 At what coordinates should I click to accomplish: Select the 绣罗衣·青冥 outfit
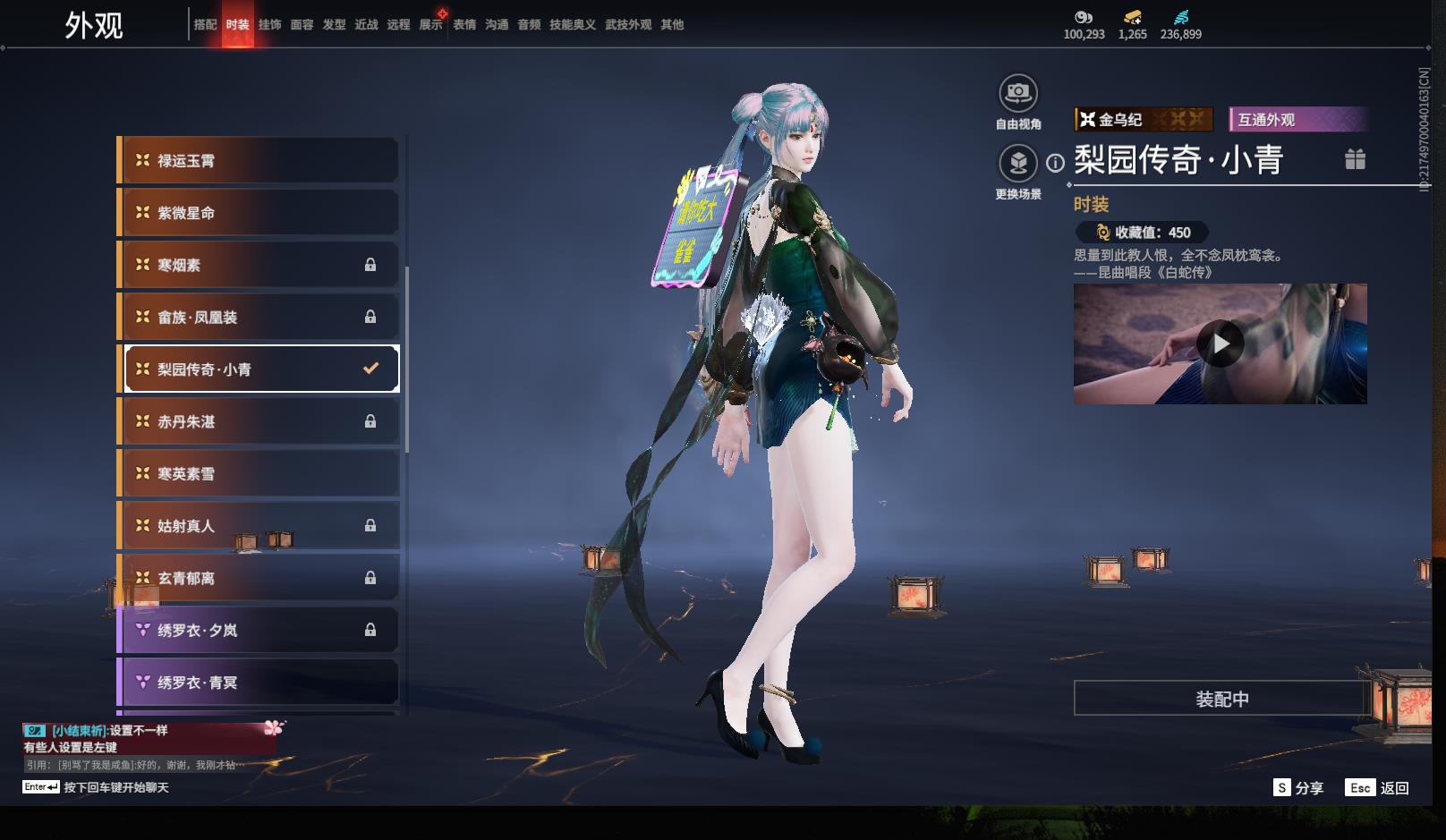click(259, 683)
